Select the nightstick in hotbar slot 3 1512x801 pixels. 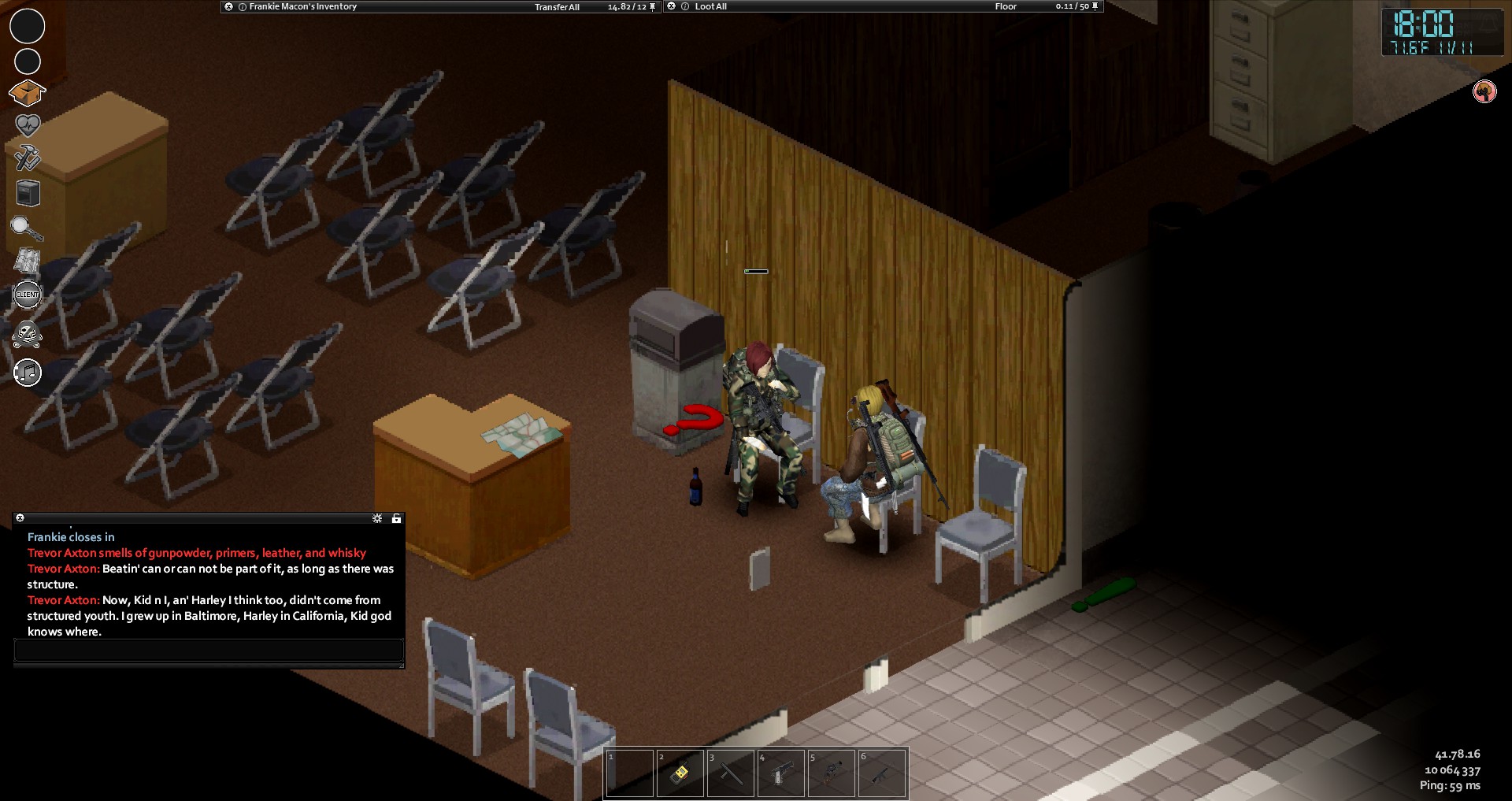click(x=731, y=773)
